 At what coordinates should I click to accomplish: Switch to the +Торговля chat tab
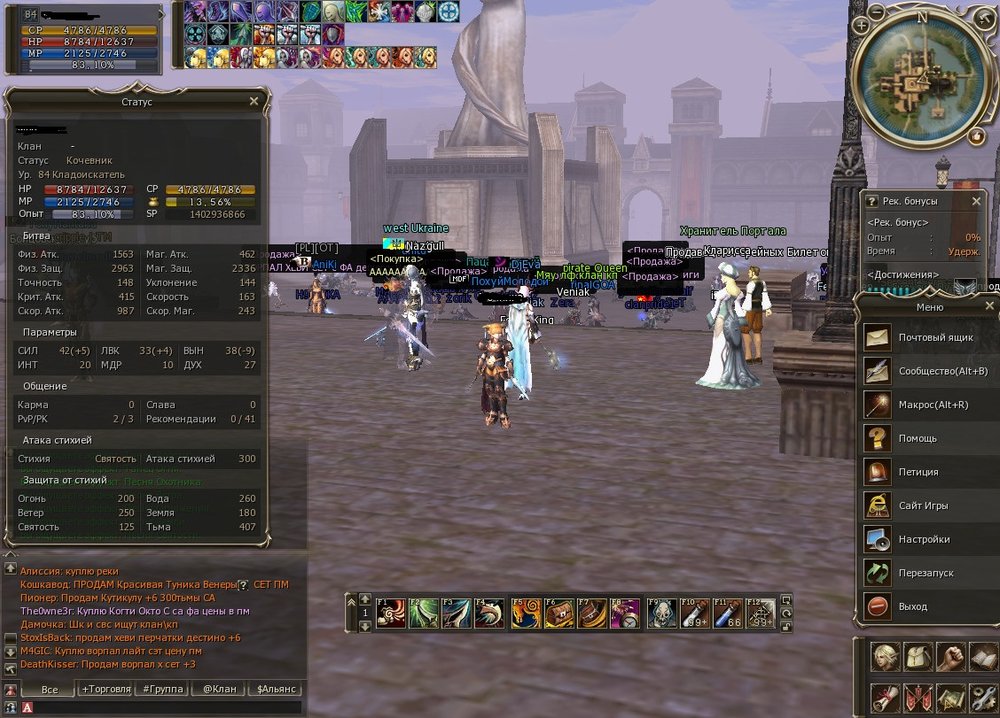point(107,689)
